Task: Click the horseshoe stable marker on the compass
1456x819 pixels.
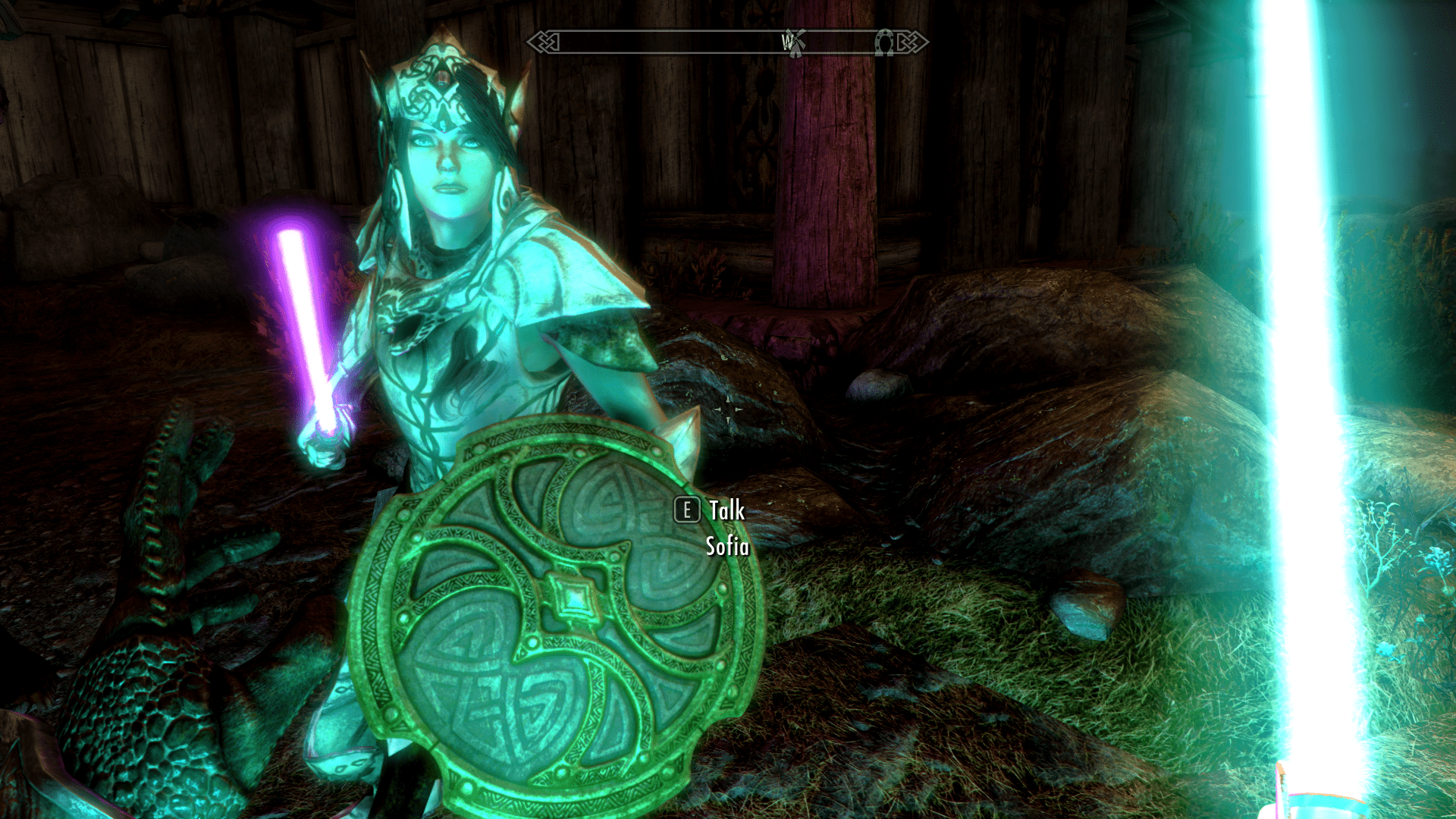Action: 884,42
